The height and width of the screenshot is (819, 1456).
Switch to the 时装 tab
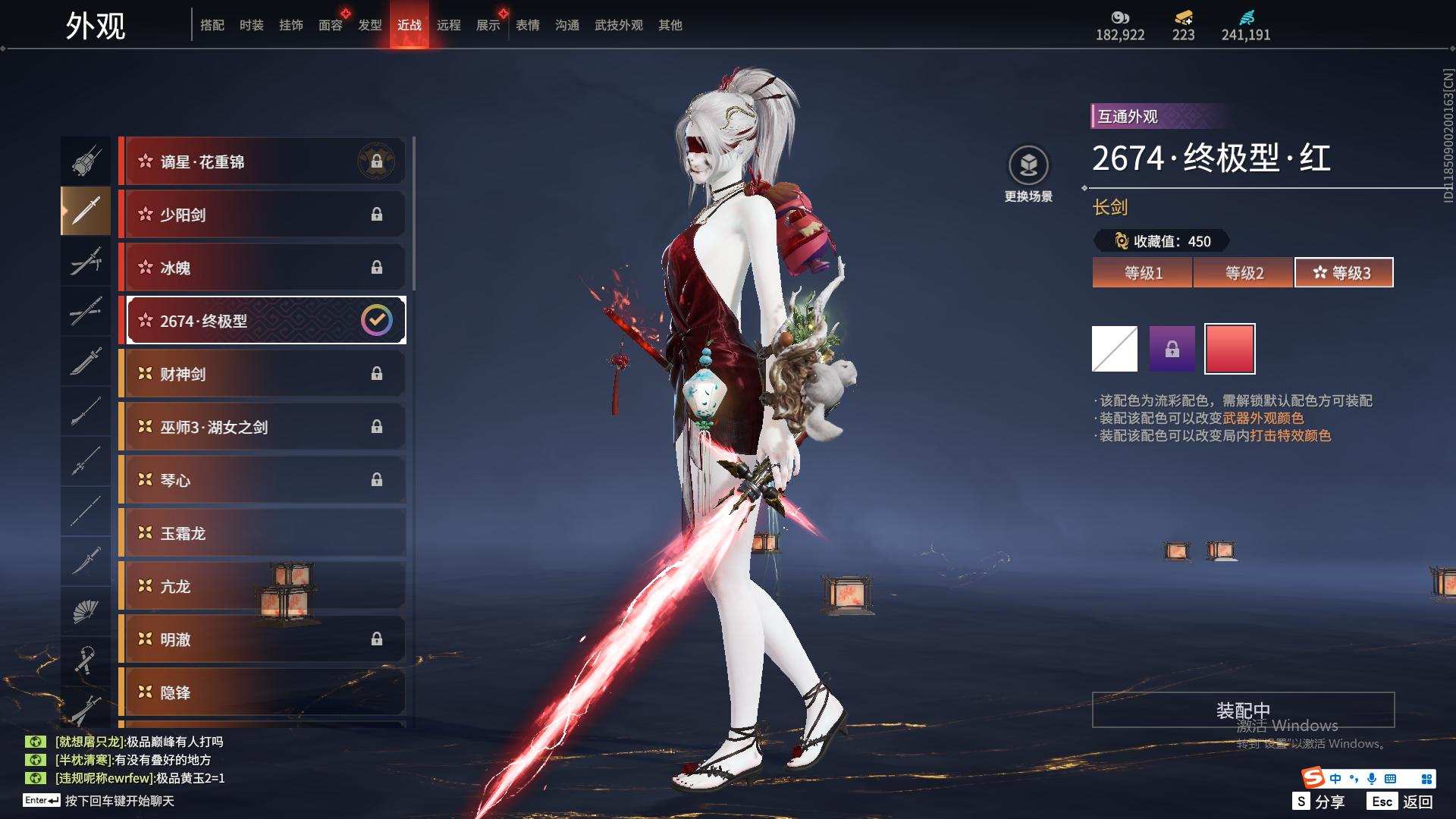(251, 25)
